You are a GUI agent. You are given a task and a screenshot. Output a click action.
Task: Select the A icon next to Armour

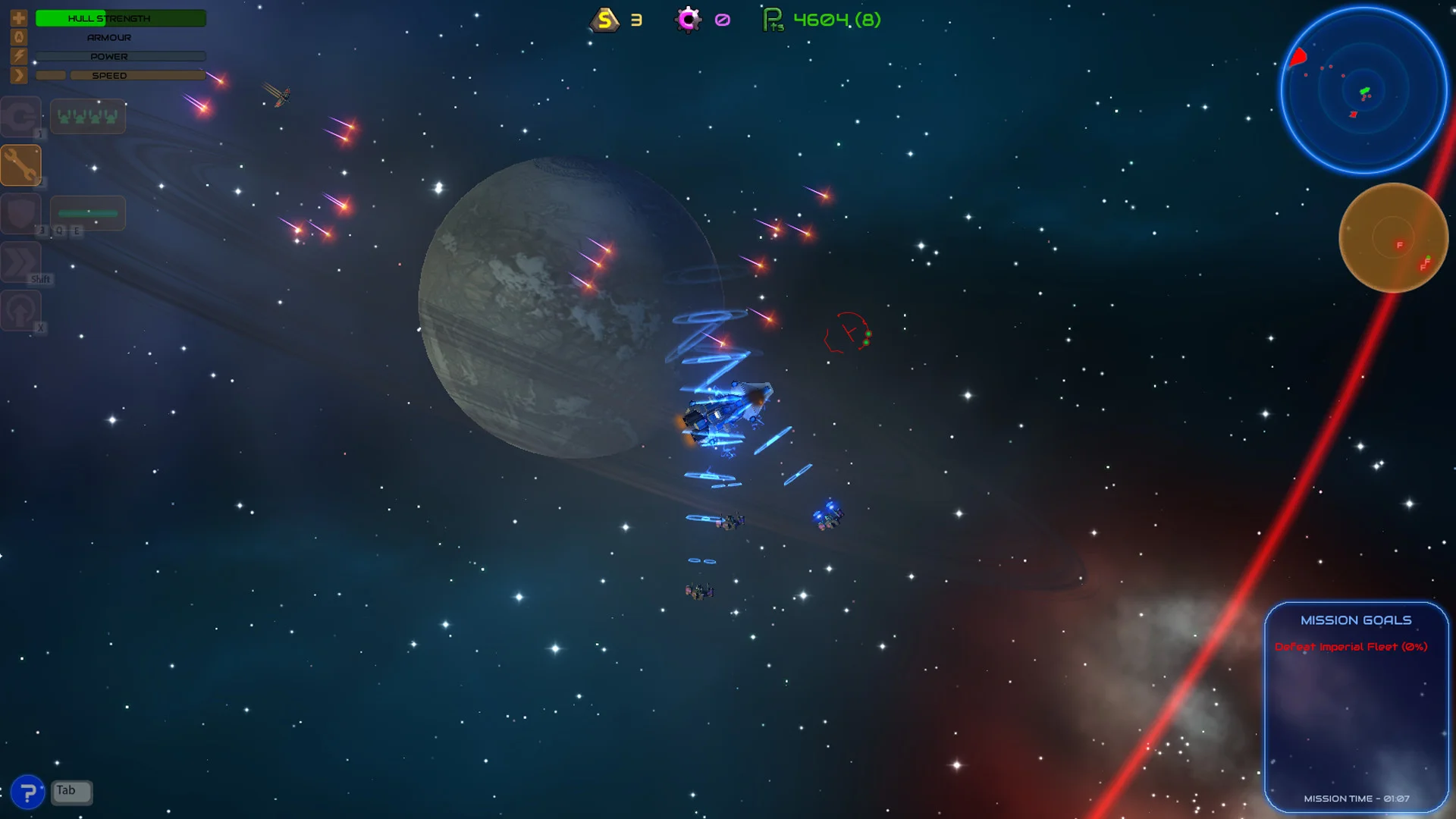[18, 36]
